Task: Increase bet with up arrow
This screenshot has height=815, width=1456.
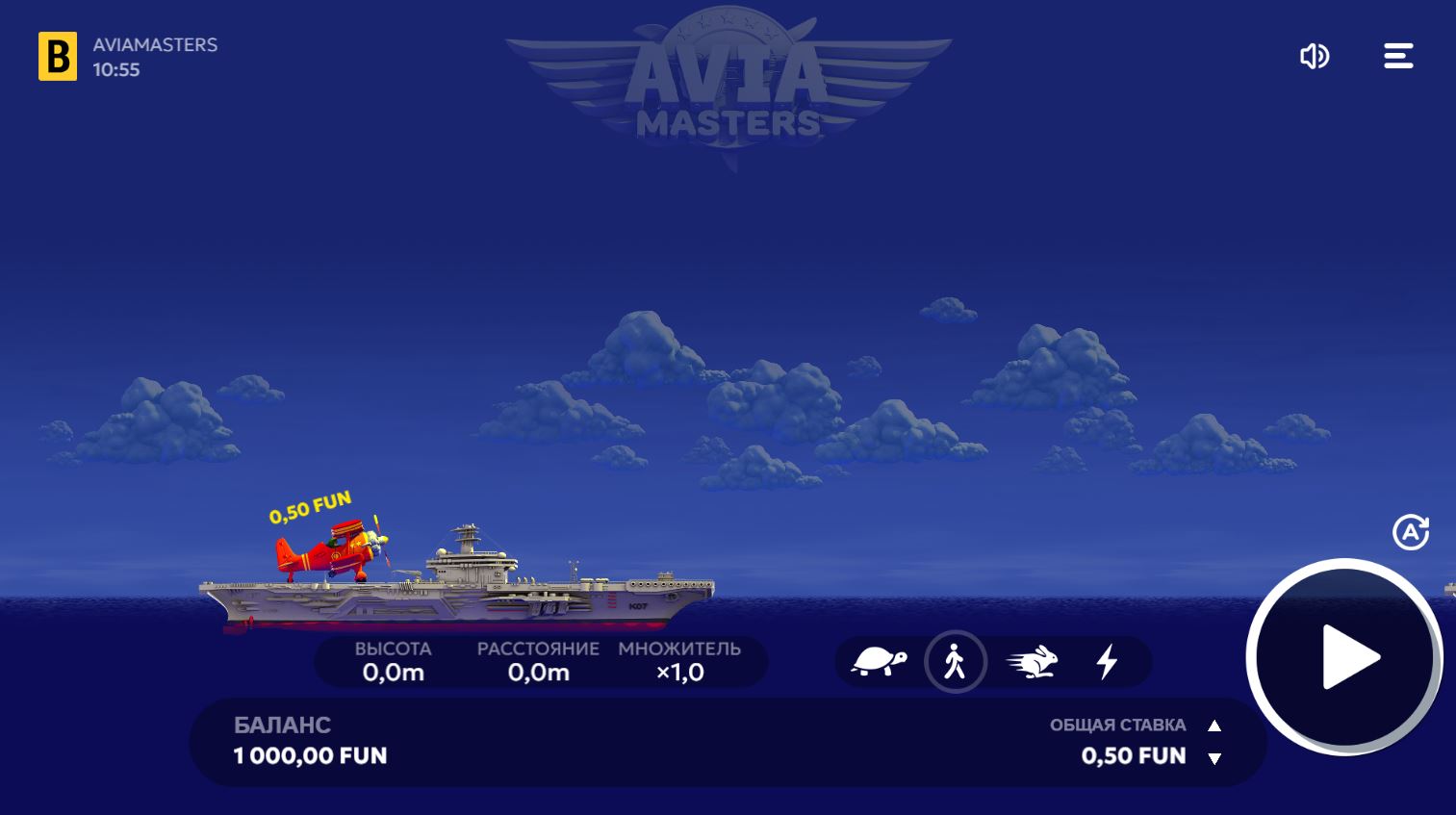Action: coord(1214,726)
